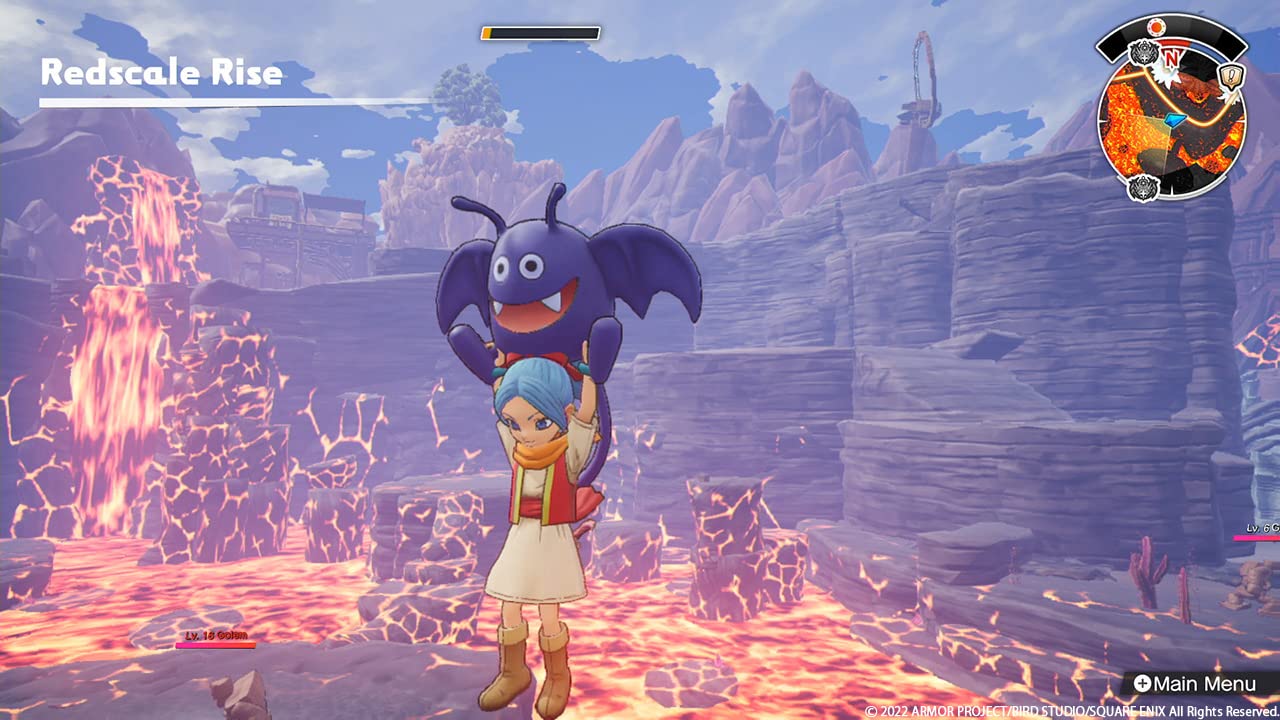Click the red orb atop the compass ring

[x=1156, y=26]
